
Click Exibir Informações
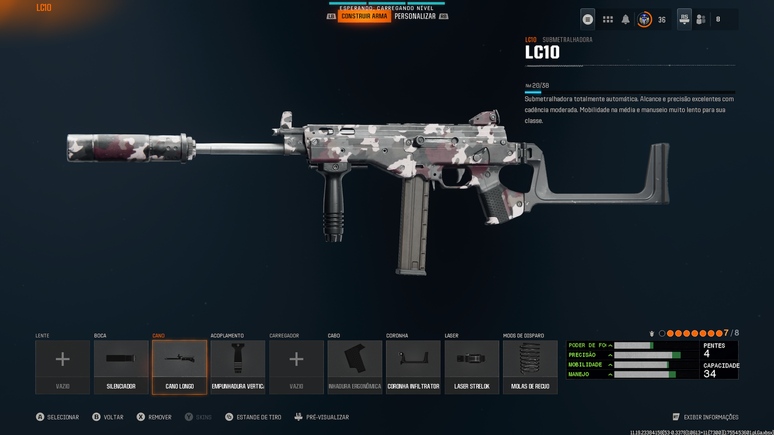(710, 417)
